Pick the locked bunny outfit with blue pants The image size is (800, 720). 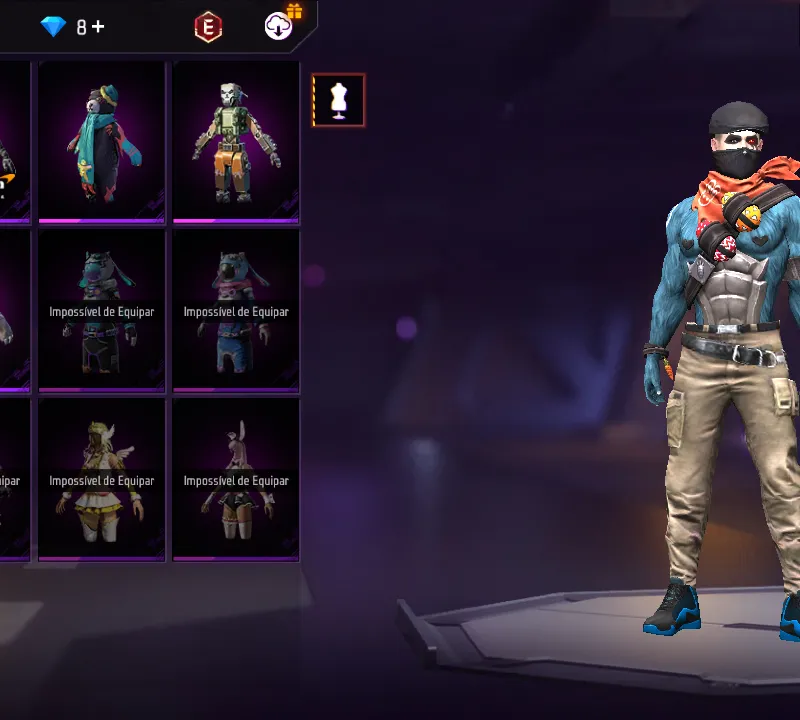point(236,310)
